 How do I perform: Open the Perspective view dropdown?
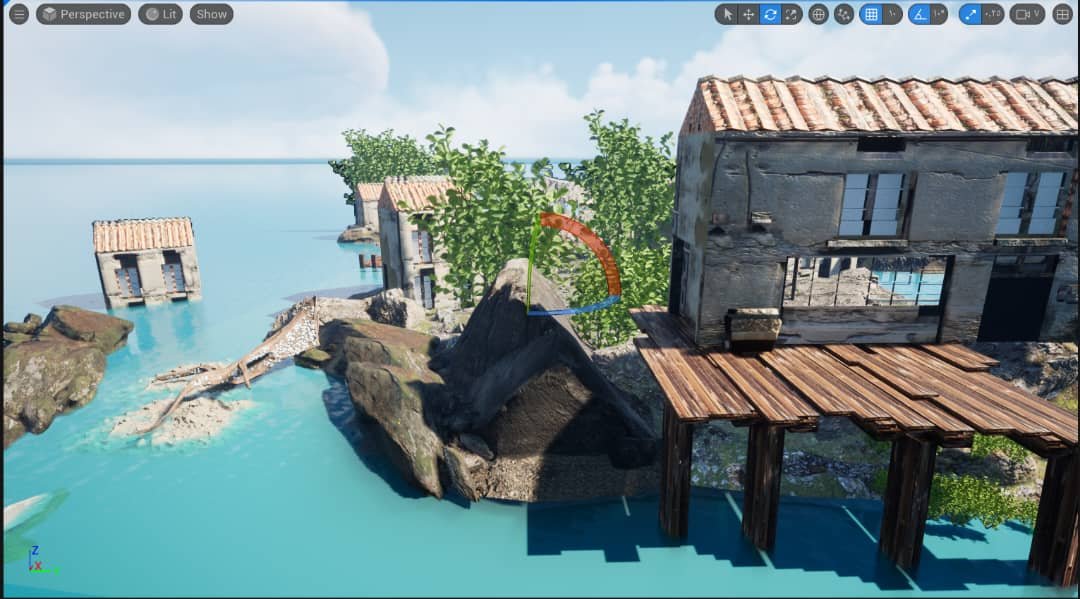click(83, 14)
